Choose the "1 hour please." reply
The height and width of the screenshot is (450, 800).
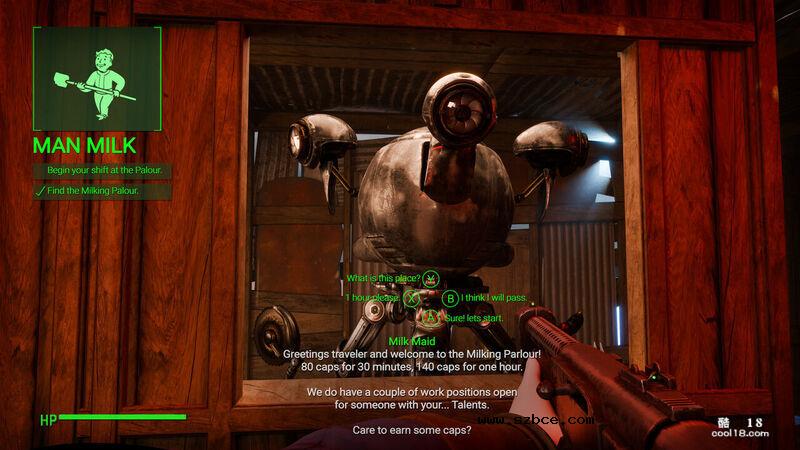[x=373, y=297]
